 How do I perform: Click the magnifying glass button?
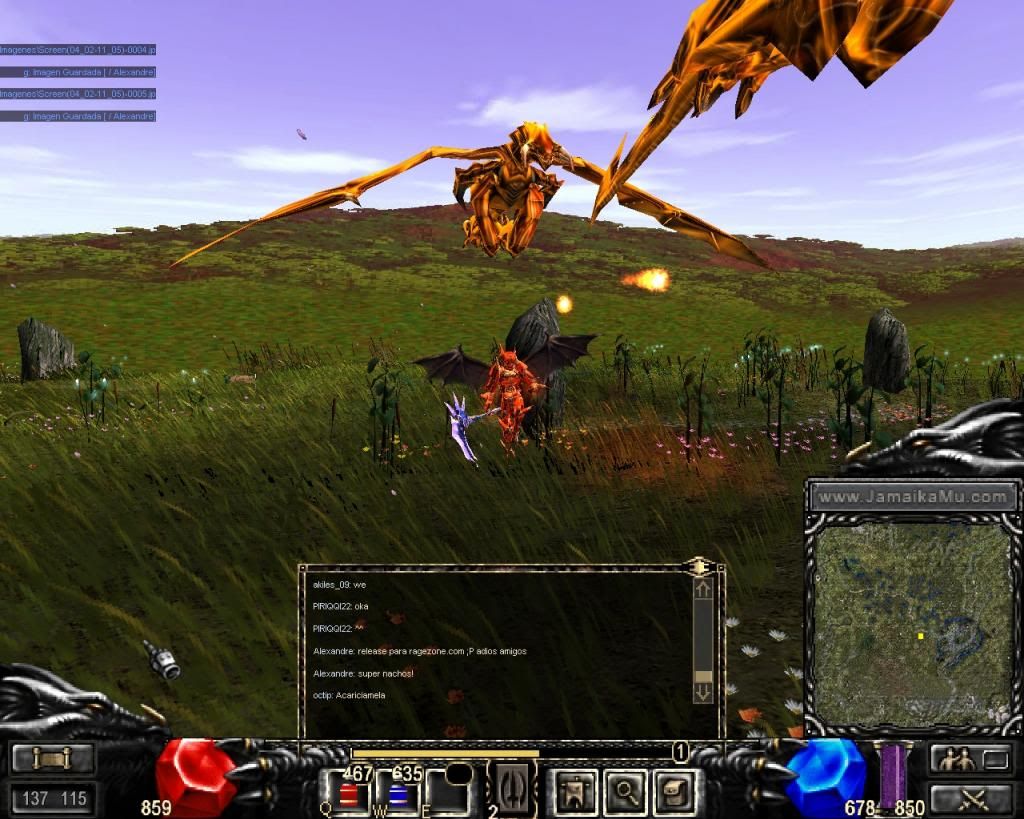[626, 791]
